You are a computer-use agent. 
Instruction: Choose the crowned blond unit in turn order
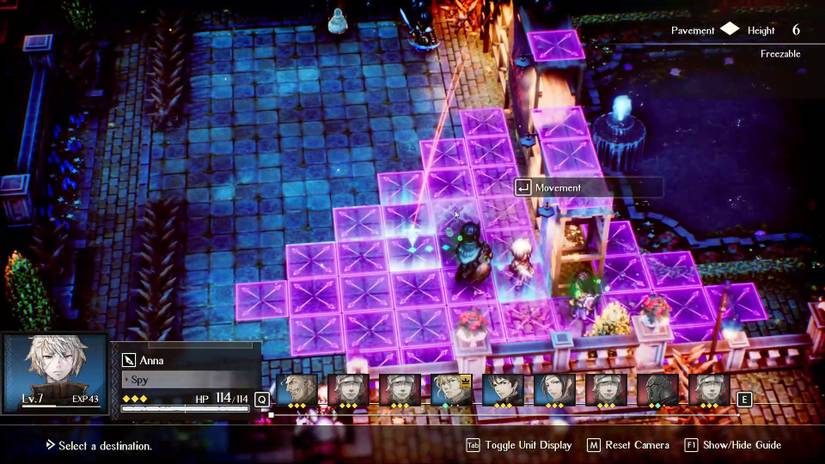[452, 389]
